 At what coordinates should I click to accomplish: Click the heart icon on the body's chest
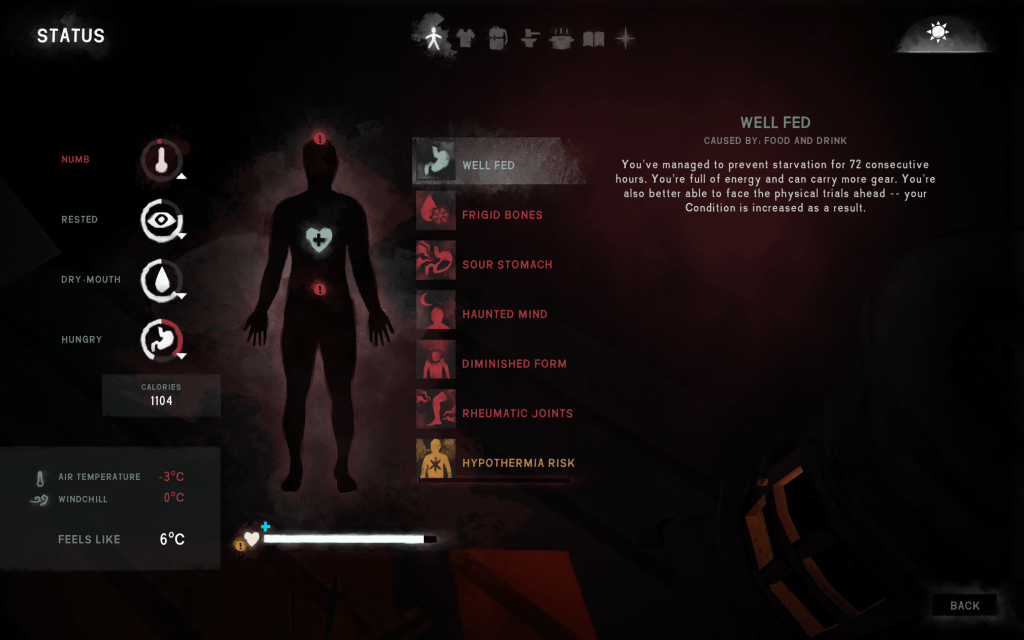[319, 238]
